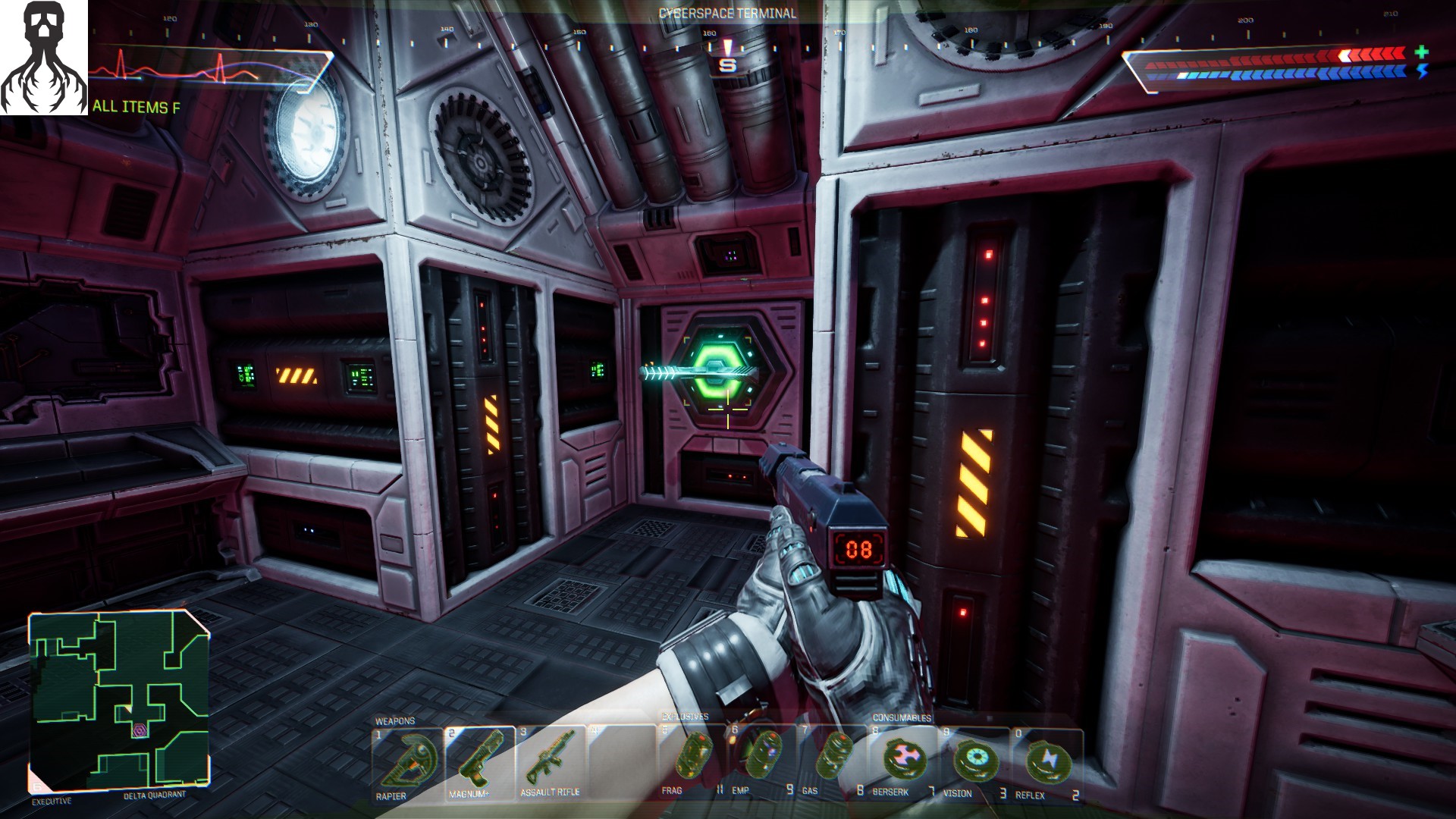Open the Executive level minimap
Screen dimensions: 1456x819
point(119,701)
